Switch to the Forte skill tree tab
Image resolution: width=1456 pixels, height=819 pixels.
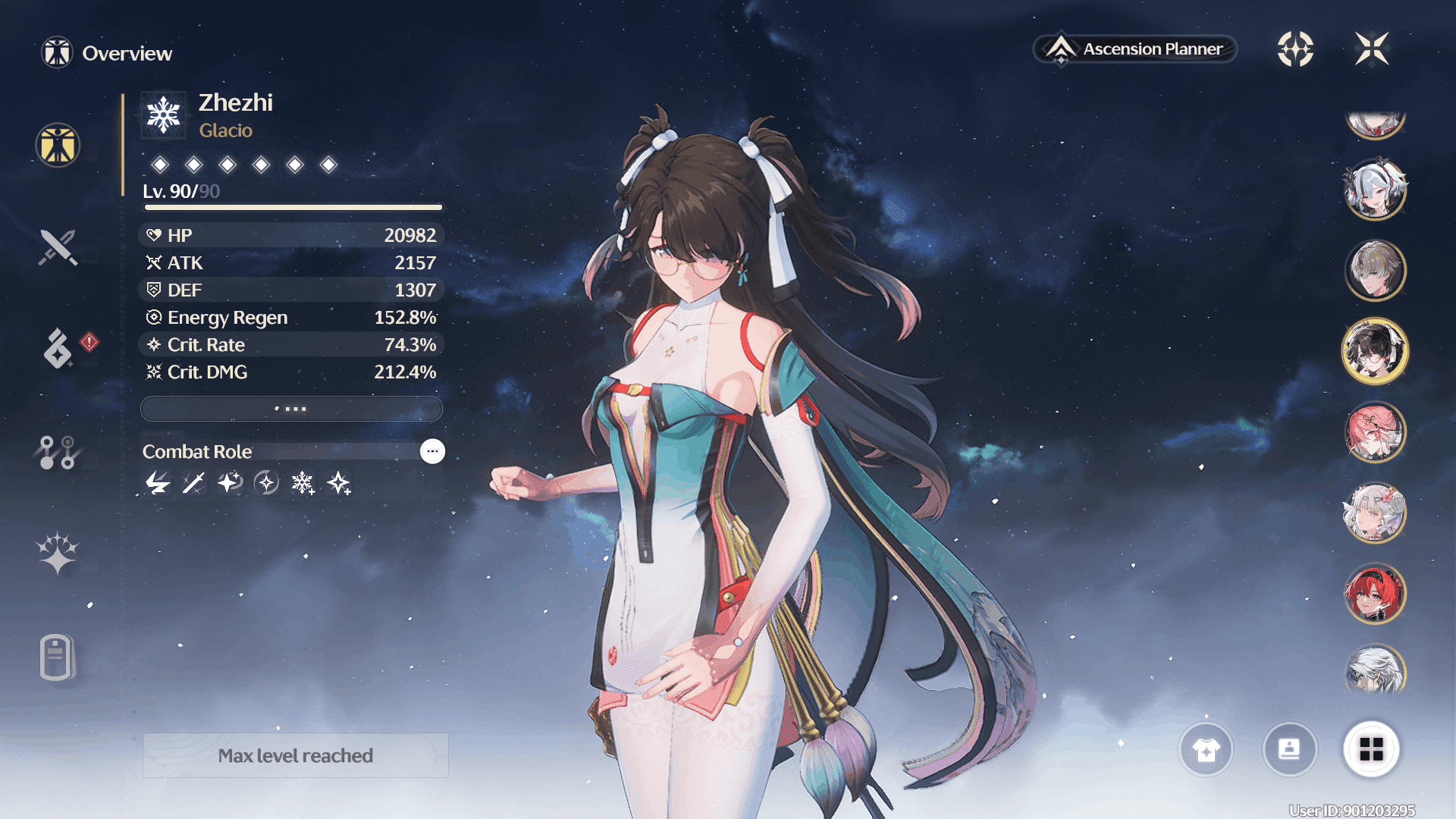pyautogui.click(x=58, y=452)
